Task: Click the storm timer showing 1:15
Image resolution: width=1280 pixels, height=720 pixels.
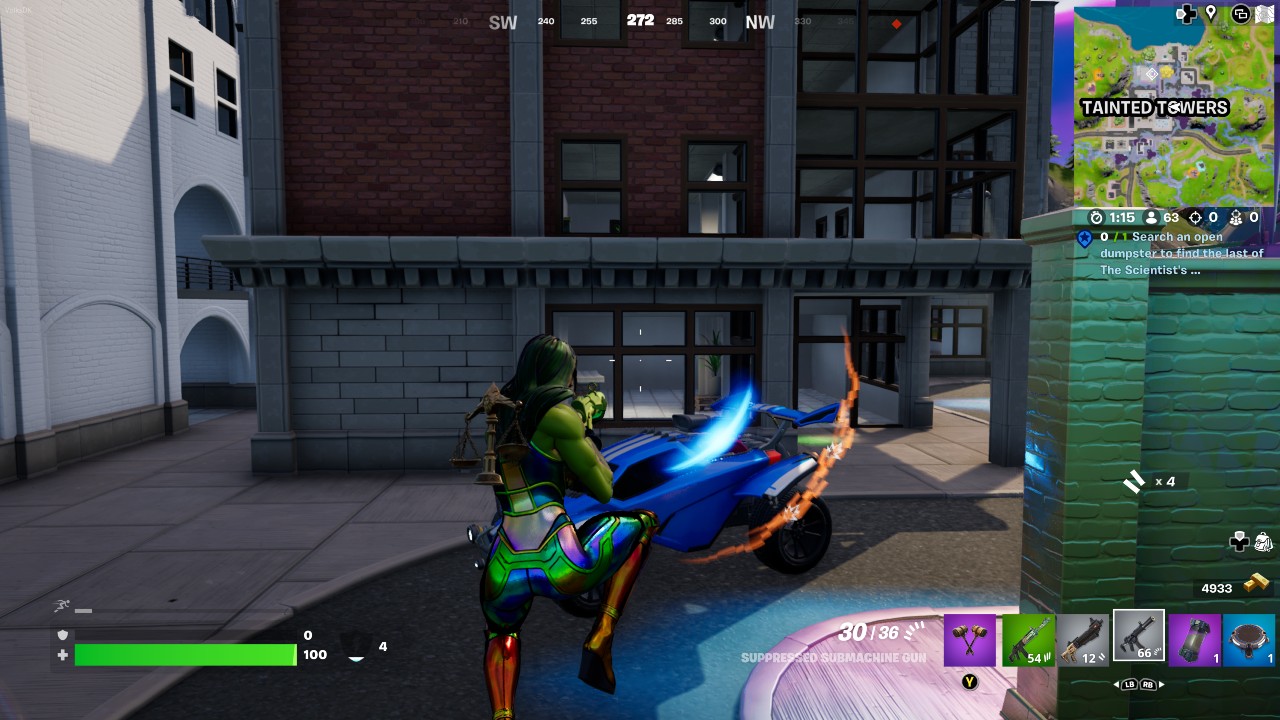Action: point(1113,217)
